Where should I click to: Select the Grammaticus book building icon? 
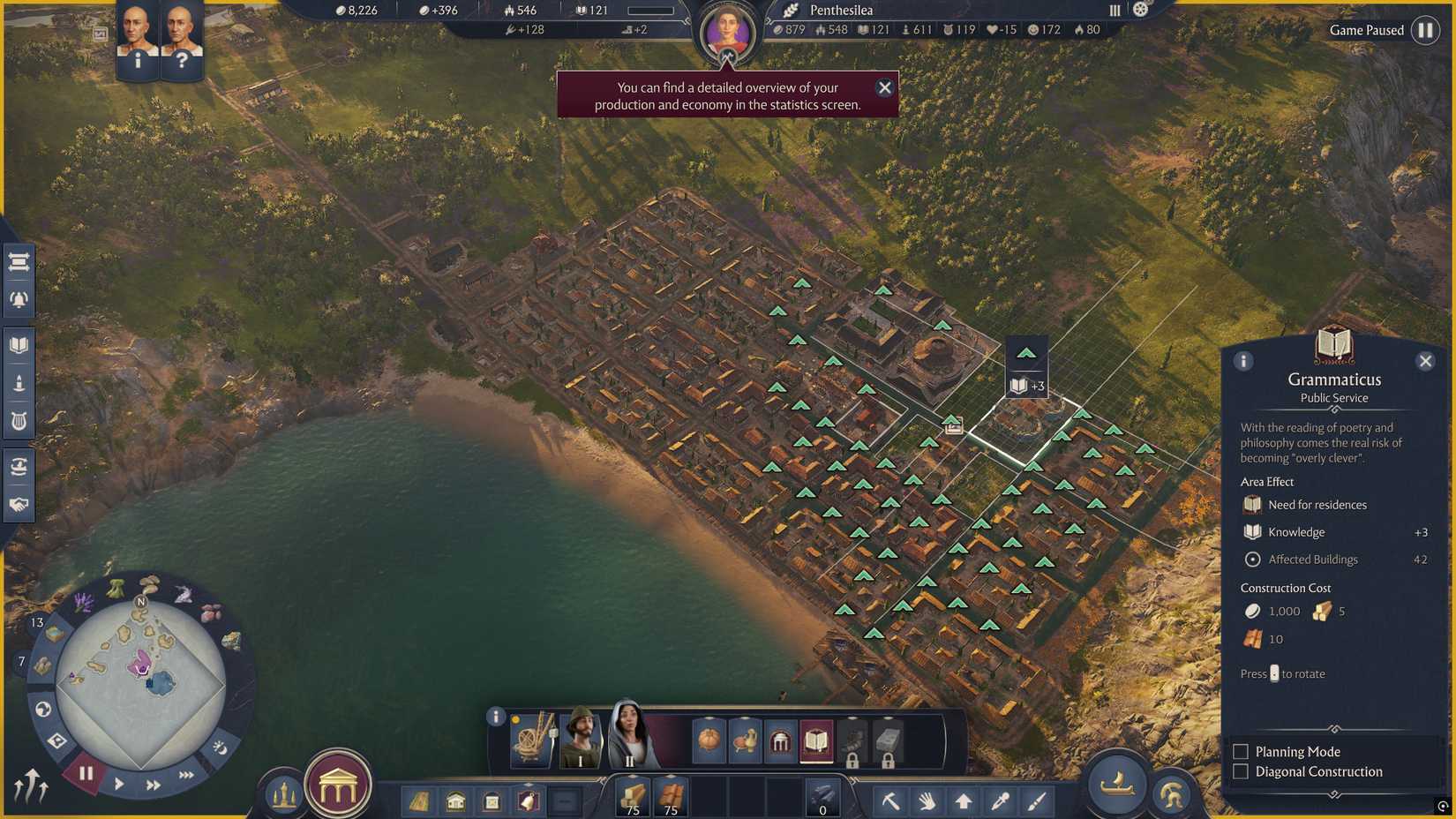[815, 741]
